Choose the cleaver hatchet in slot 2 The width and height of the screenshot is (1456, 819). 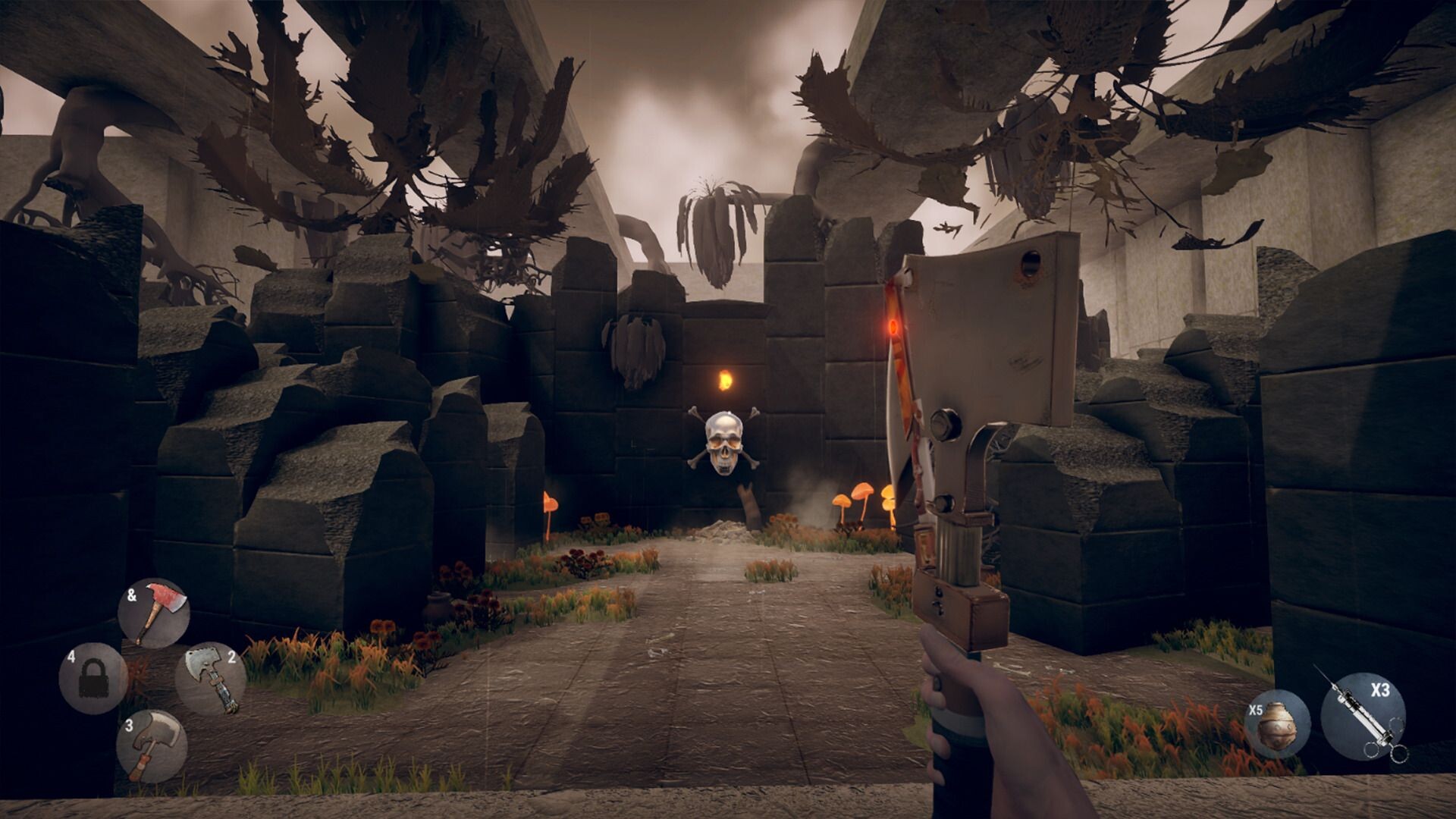pyautogui.click(x=211, y=679)
